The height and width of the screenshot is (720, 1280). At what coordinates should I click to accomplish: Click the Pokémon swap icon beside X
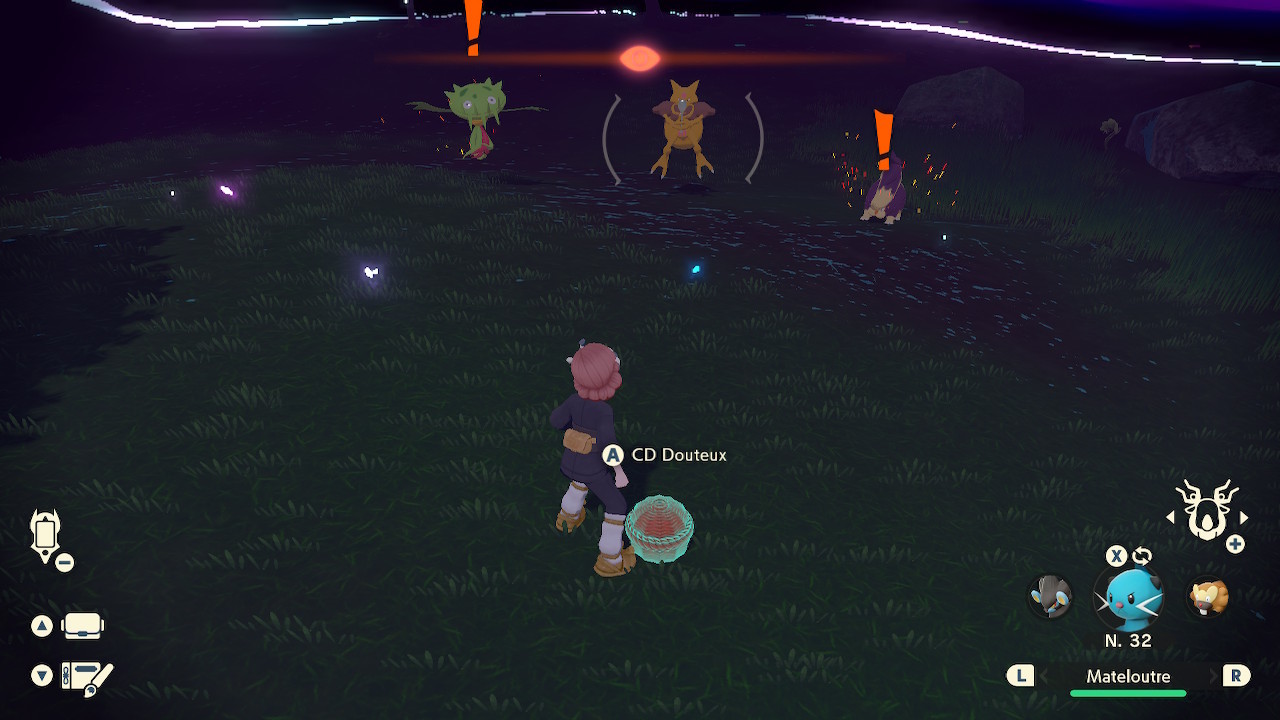point(1140,555)
